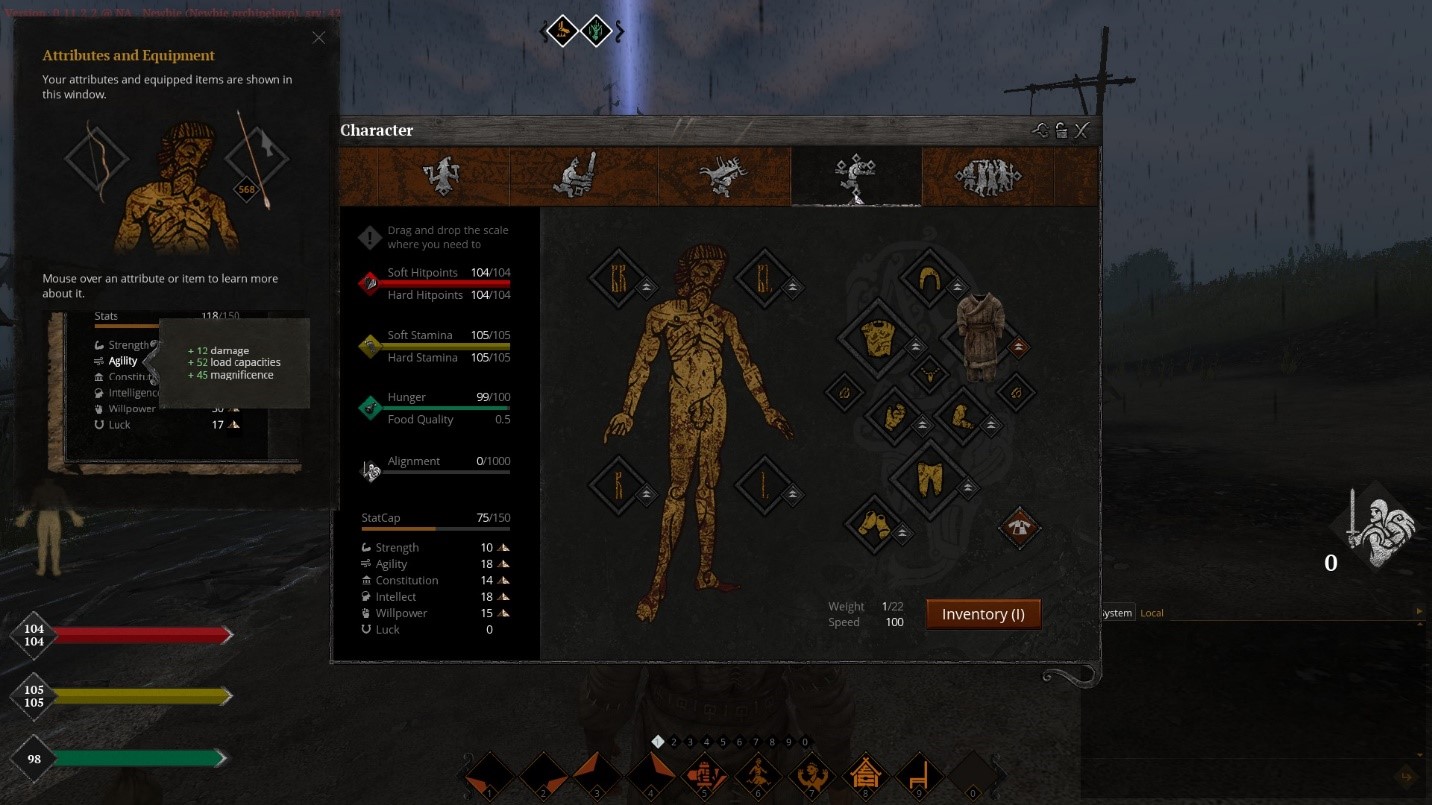Viewport: 1432px width, 805px height.
Task: Switch to the Local chat tab
Action: click(x=1152, y=613)
